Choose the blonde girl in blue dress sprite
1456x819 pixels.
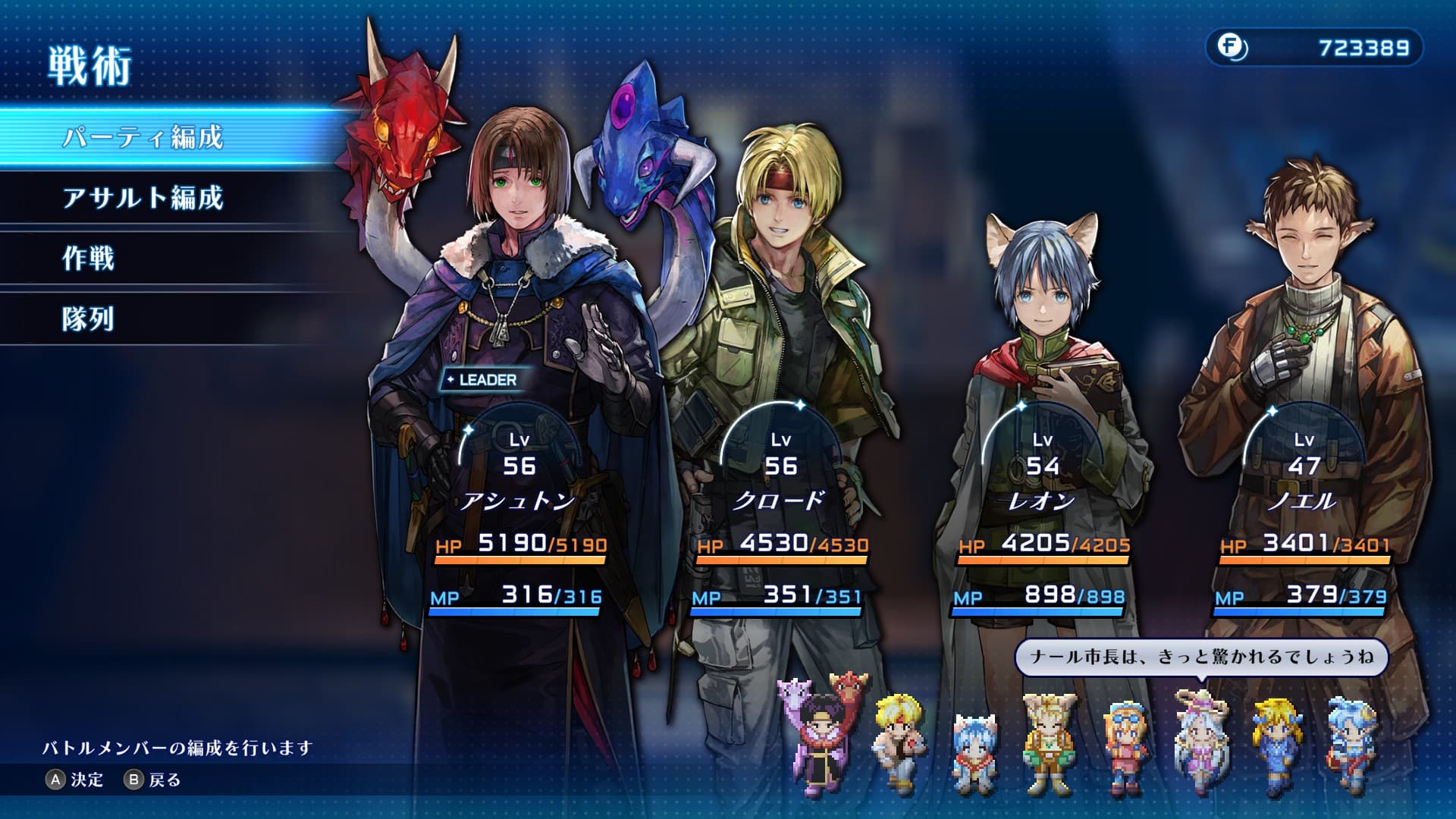(x=1277, y=747)
